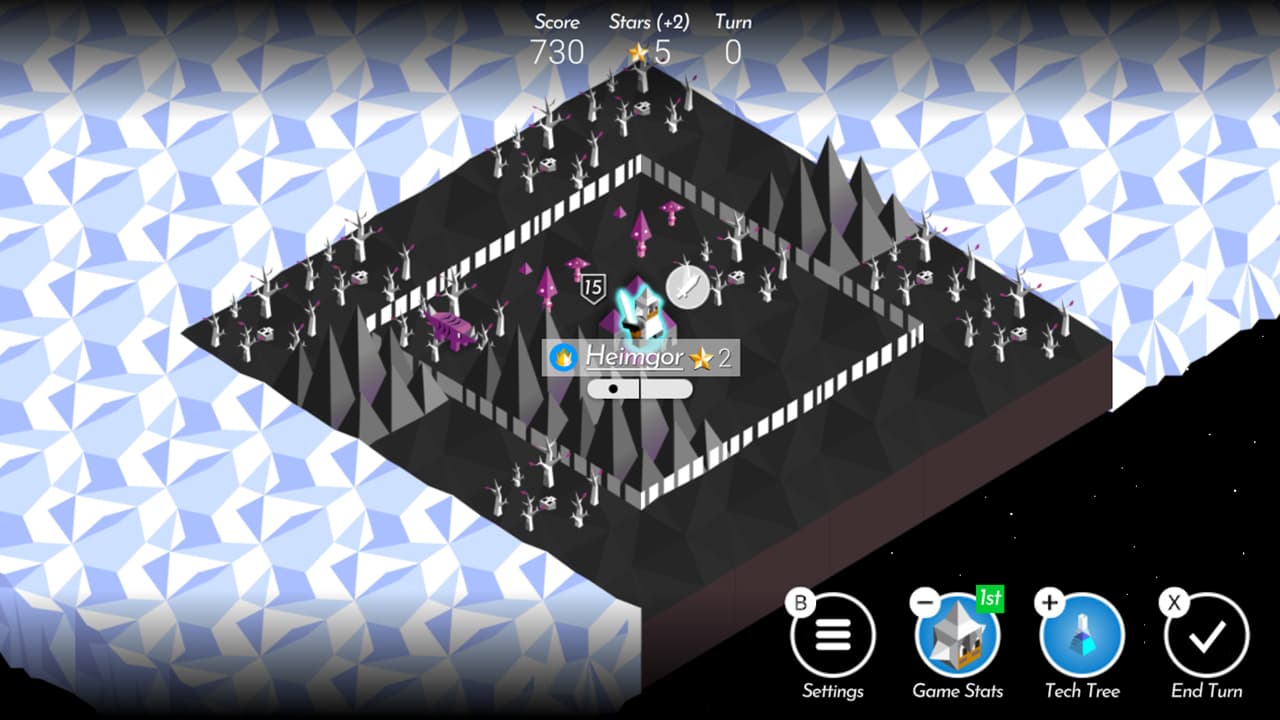Viewport: 1280px width, 720px height.
Task: Click the Score value 730
Action: pyautogui.click(x=557, y=52)
